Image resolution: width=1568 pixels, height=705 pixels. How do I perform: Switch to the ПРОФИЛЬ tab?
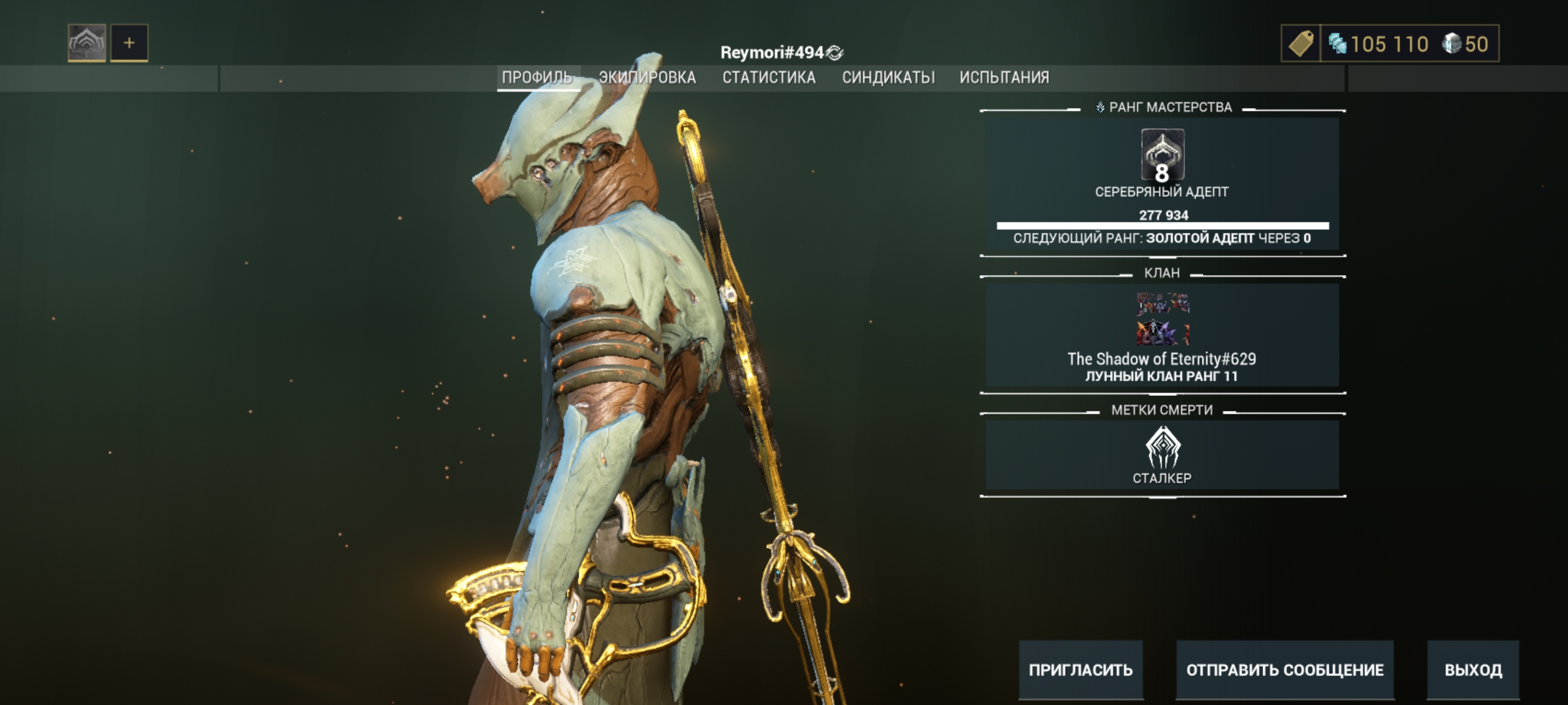click(x=537, y=77)
